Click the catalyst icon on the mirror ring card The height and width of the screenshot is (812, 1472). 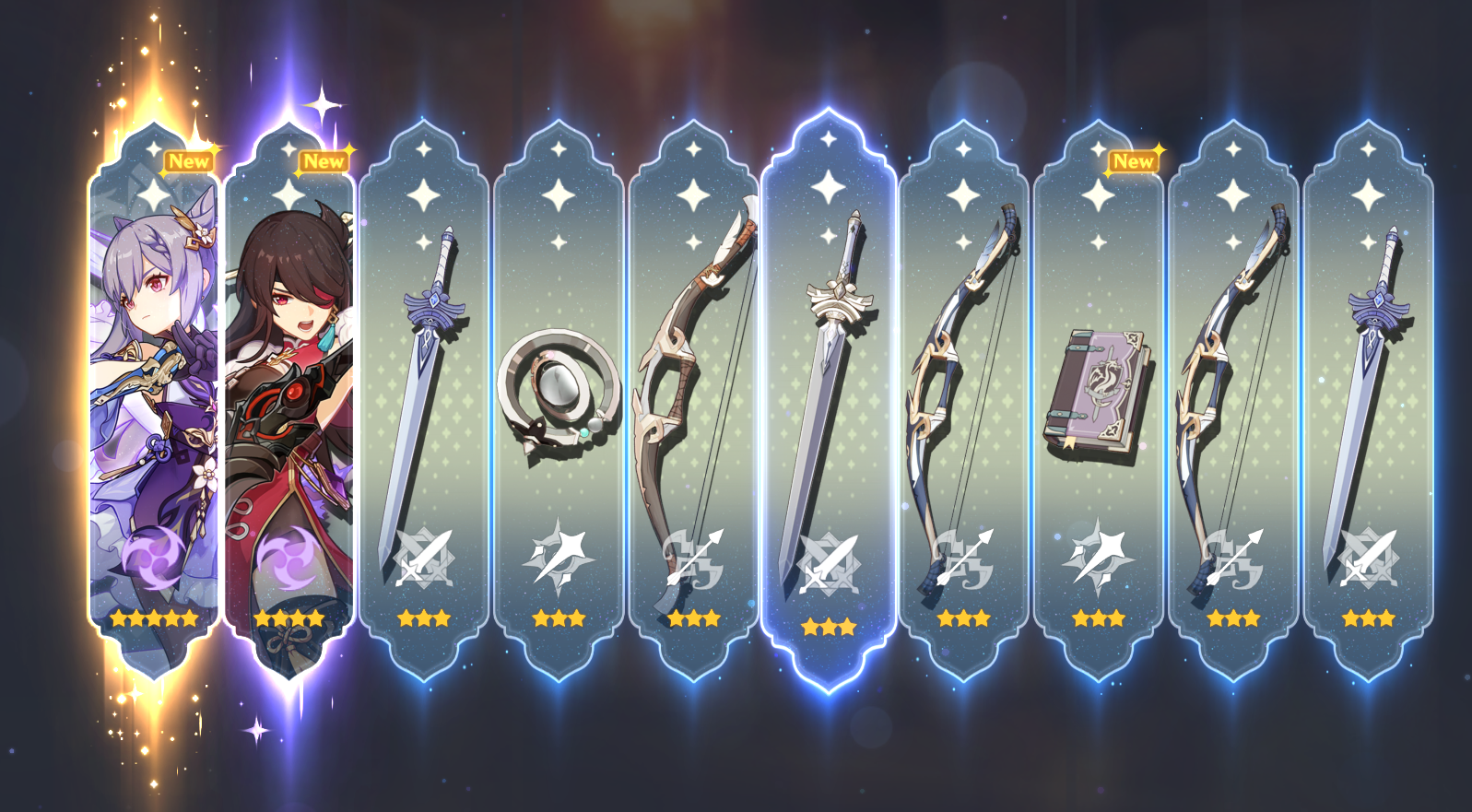560,558
